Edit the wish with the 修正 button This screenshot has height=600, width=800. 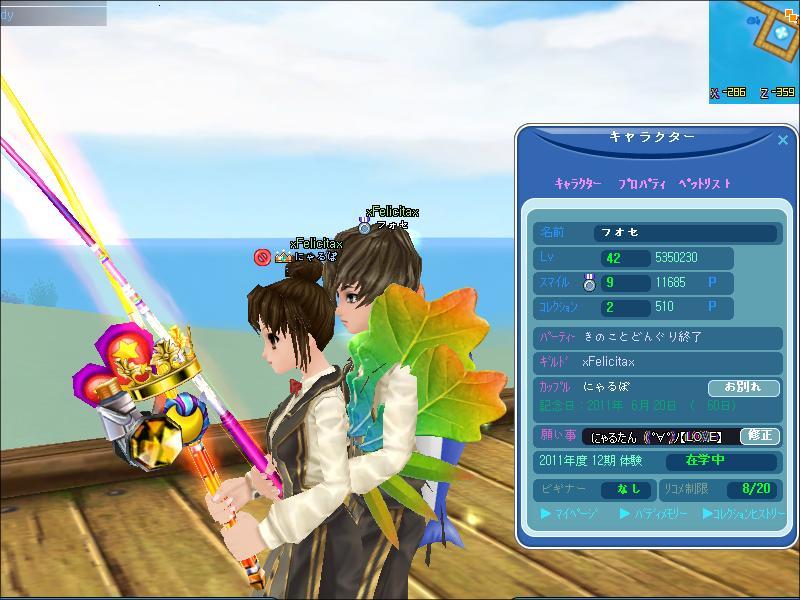click(x=759, y=436)
